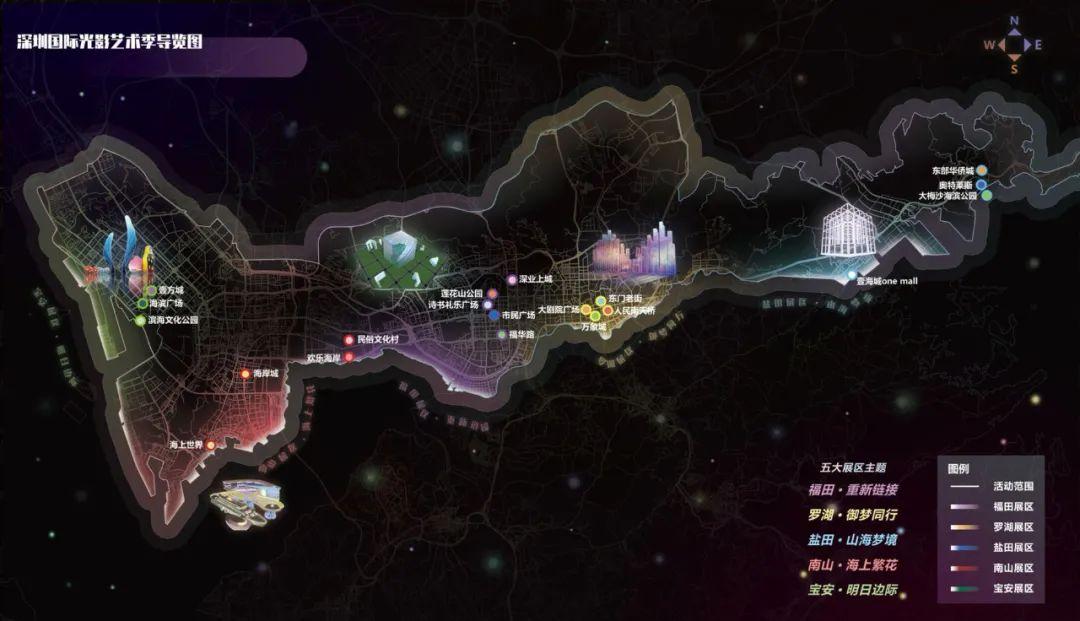This screenshot has width=1080, height=621.
Task: Click the 莲花山公园 map marker
Action: 492,293
